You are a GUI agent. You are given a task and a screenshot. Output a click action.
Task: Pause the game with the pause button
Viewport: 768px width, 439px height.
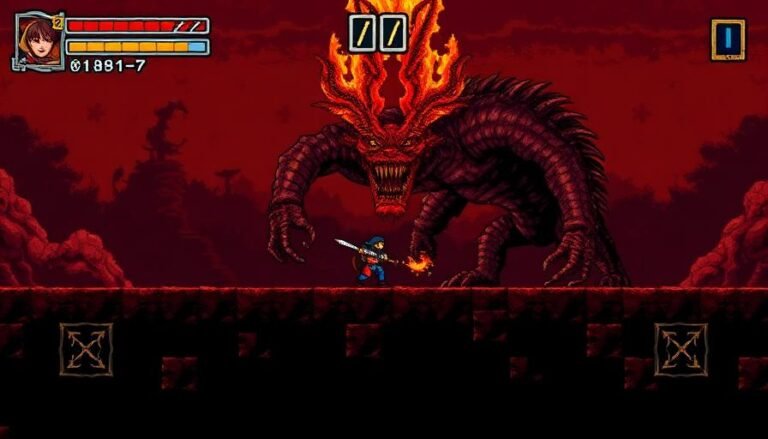[x=378, y=33]
